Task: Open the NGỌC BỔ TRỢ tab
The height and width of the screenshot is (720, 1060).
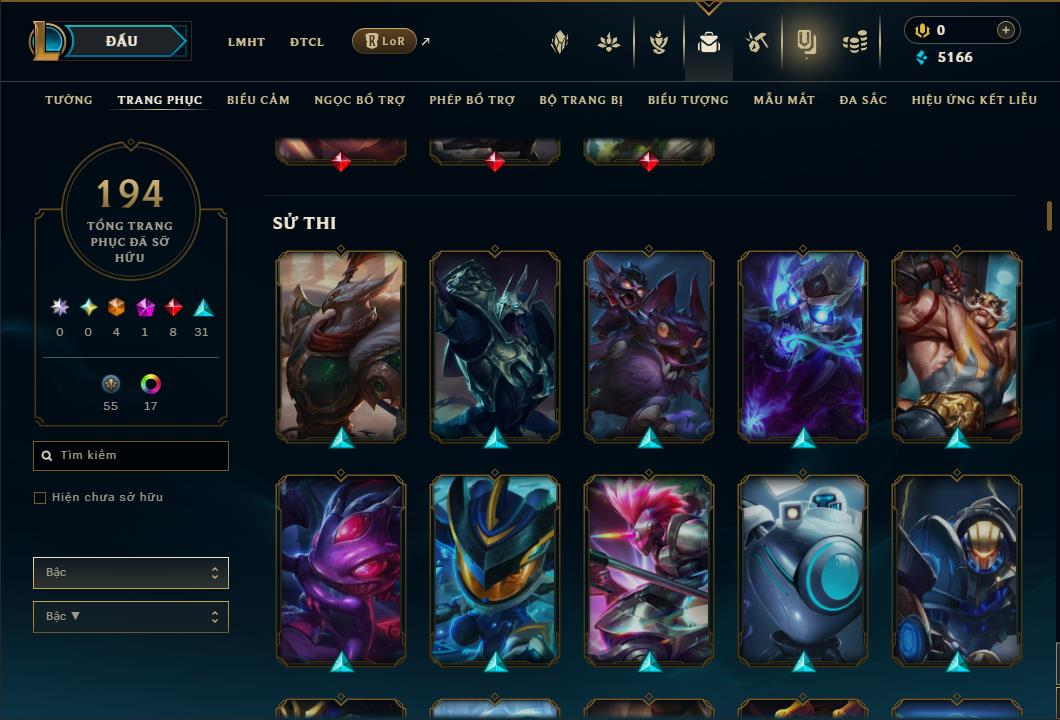Action: (x=359, y=100)
